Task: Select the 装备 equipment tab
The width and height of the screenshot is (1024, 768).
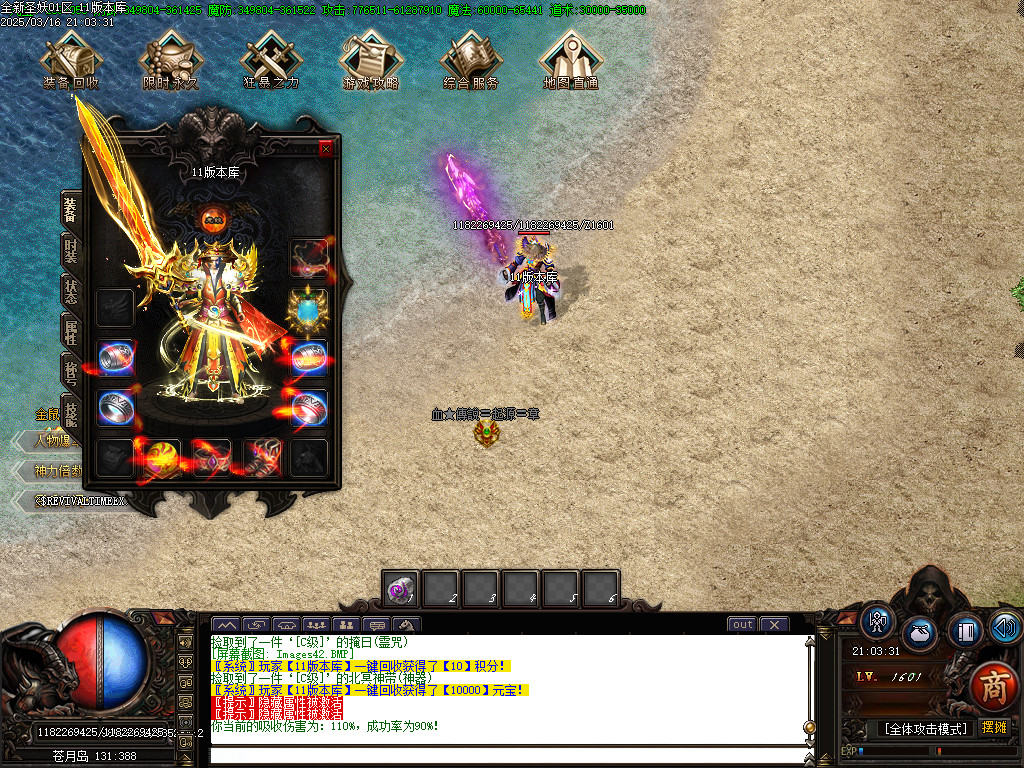Action: pos(71,209)
